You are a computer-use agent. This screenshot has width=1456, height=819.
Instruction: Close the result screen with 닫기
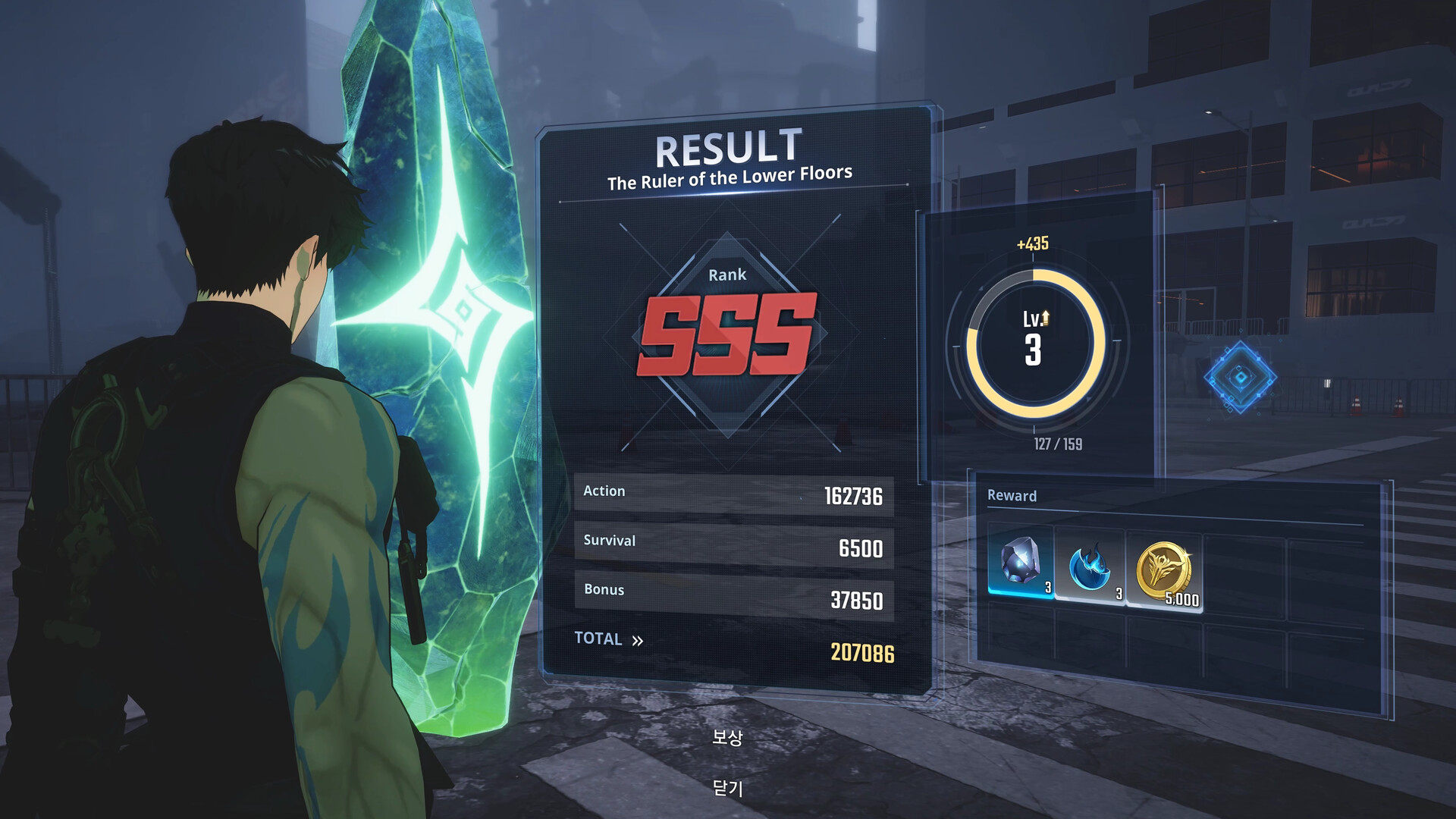click(727, 789)
